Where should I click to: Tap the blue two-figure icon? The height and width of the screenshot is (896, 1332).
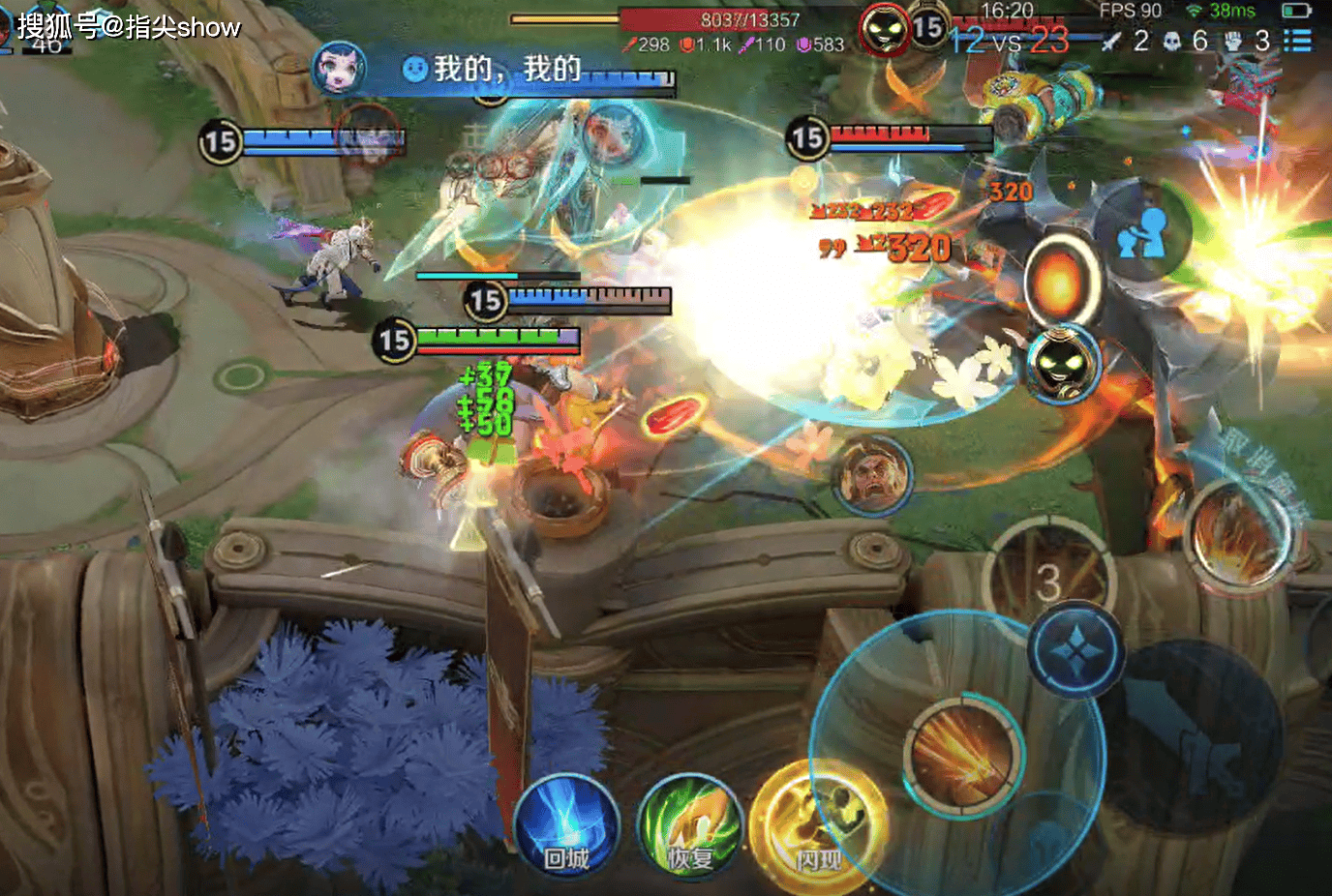point(1144,232)
